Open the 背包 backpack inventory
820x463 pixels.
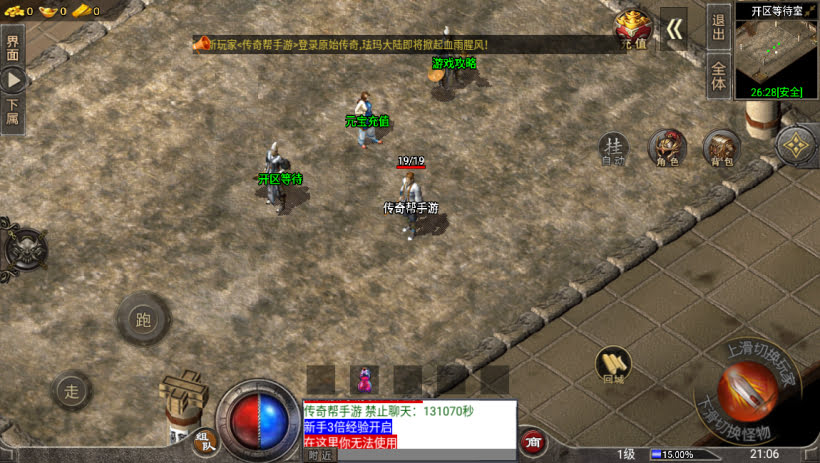[721, 148]
